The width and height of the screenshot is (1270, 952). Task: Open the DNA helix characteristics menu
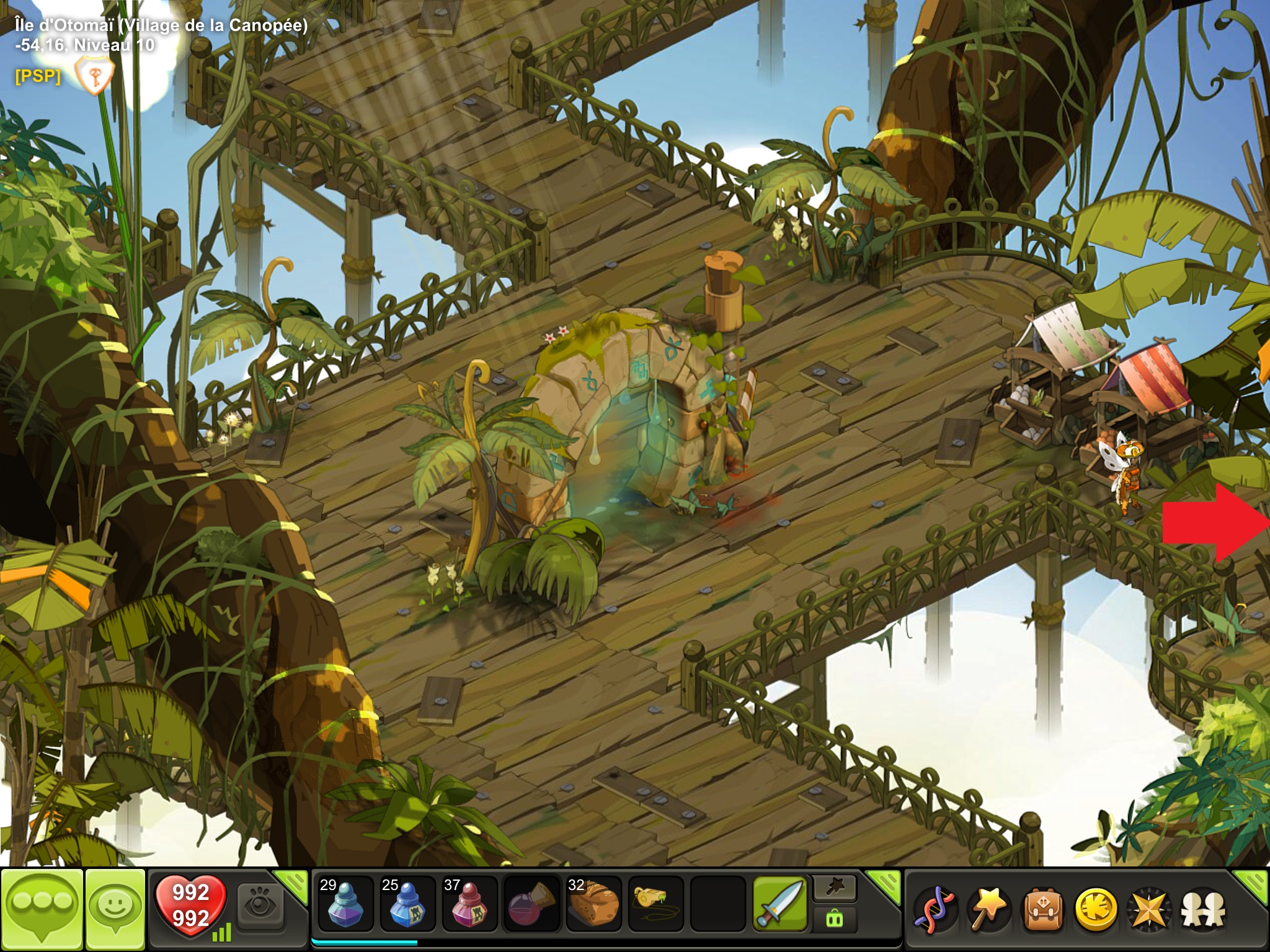936,910
